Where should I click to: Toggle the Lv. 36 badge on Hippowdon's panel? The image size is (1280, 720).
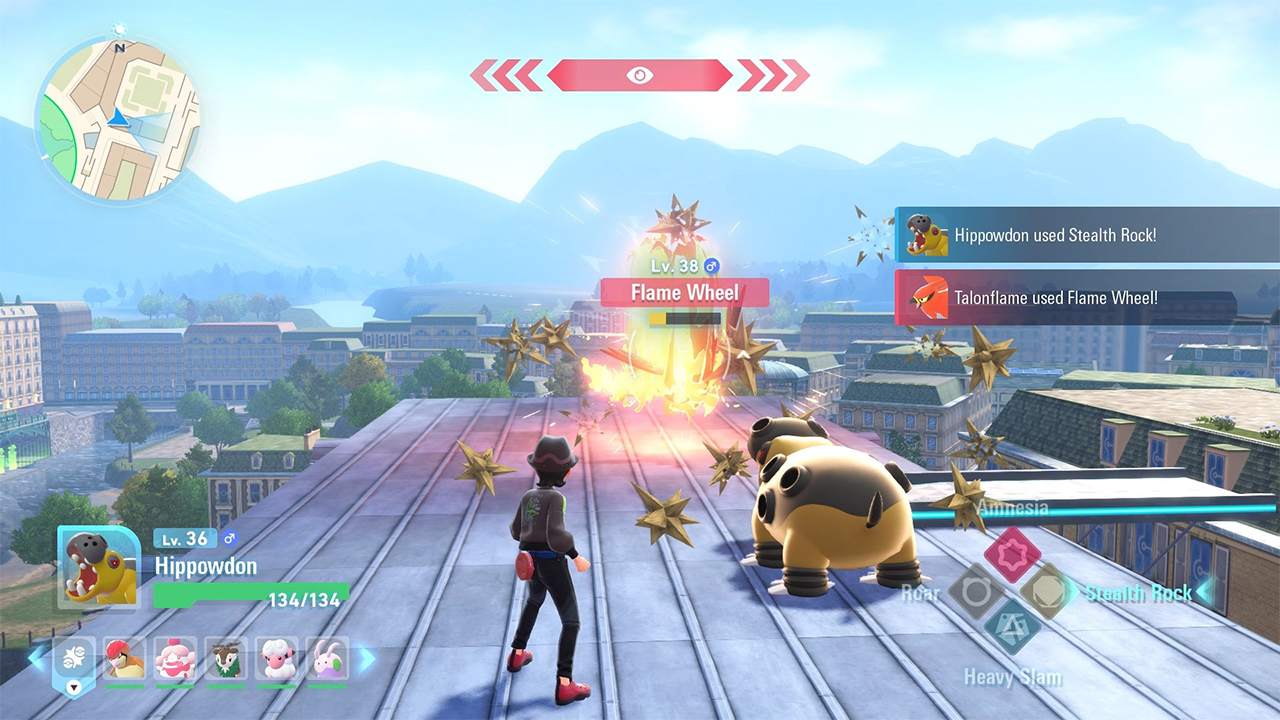coord(183,537)
